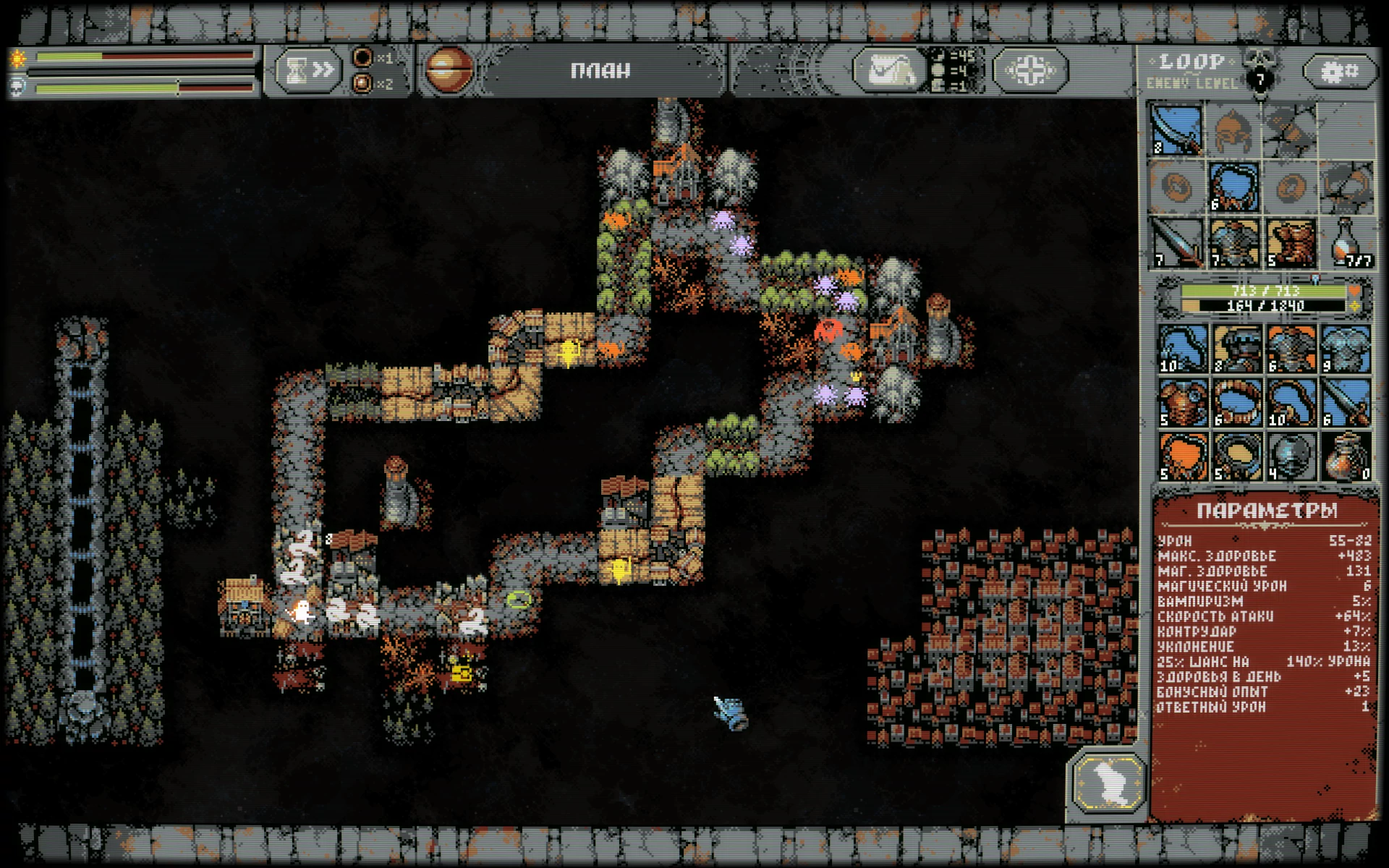Image resolution: width=1389 pixels, height=868 pixels.
Task: Select the equipped curved saber slot
Action: click(1176, 130)
